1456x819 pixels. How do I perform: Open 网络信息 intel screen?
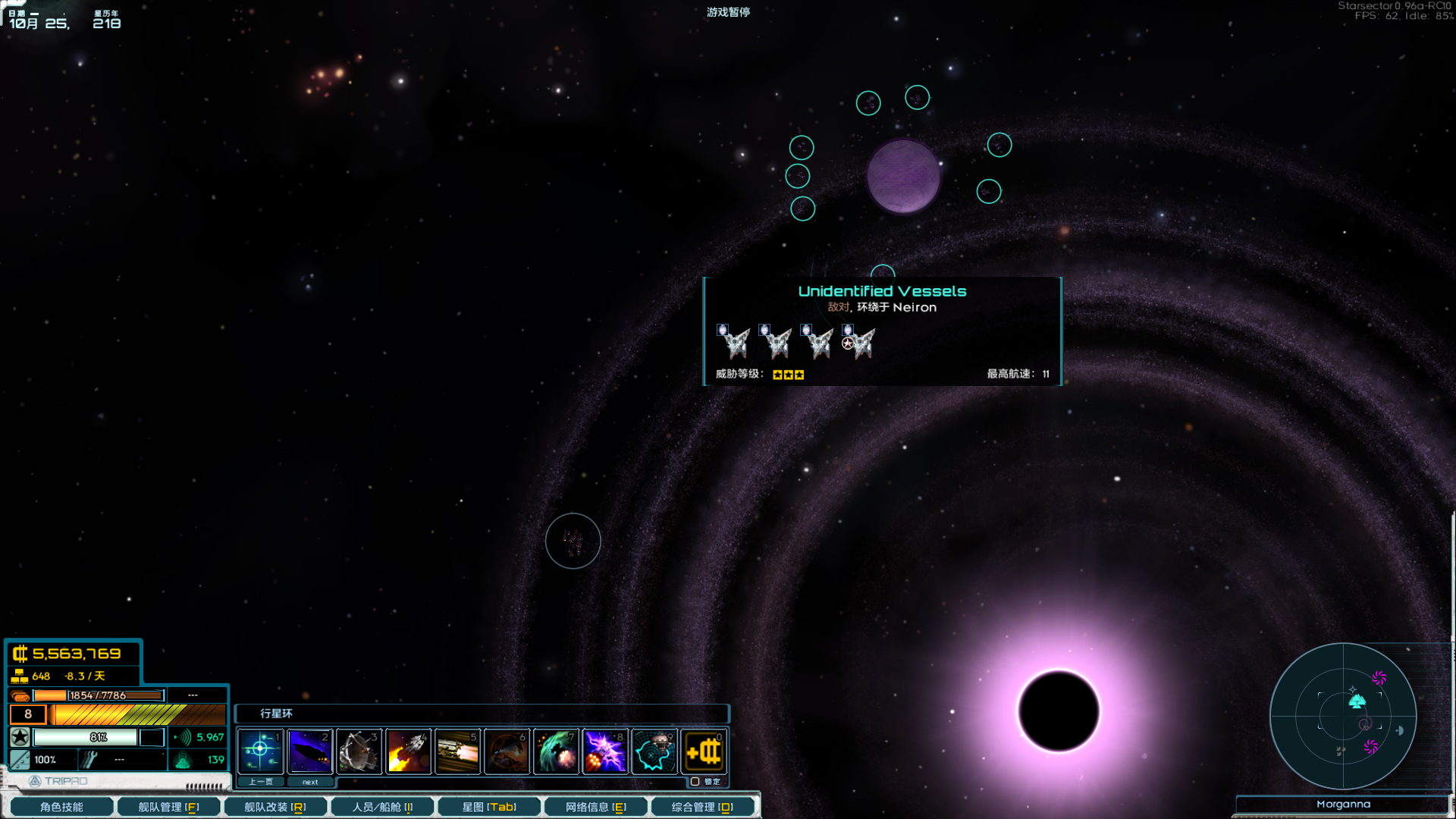click(x=595, y=807)
